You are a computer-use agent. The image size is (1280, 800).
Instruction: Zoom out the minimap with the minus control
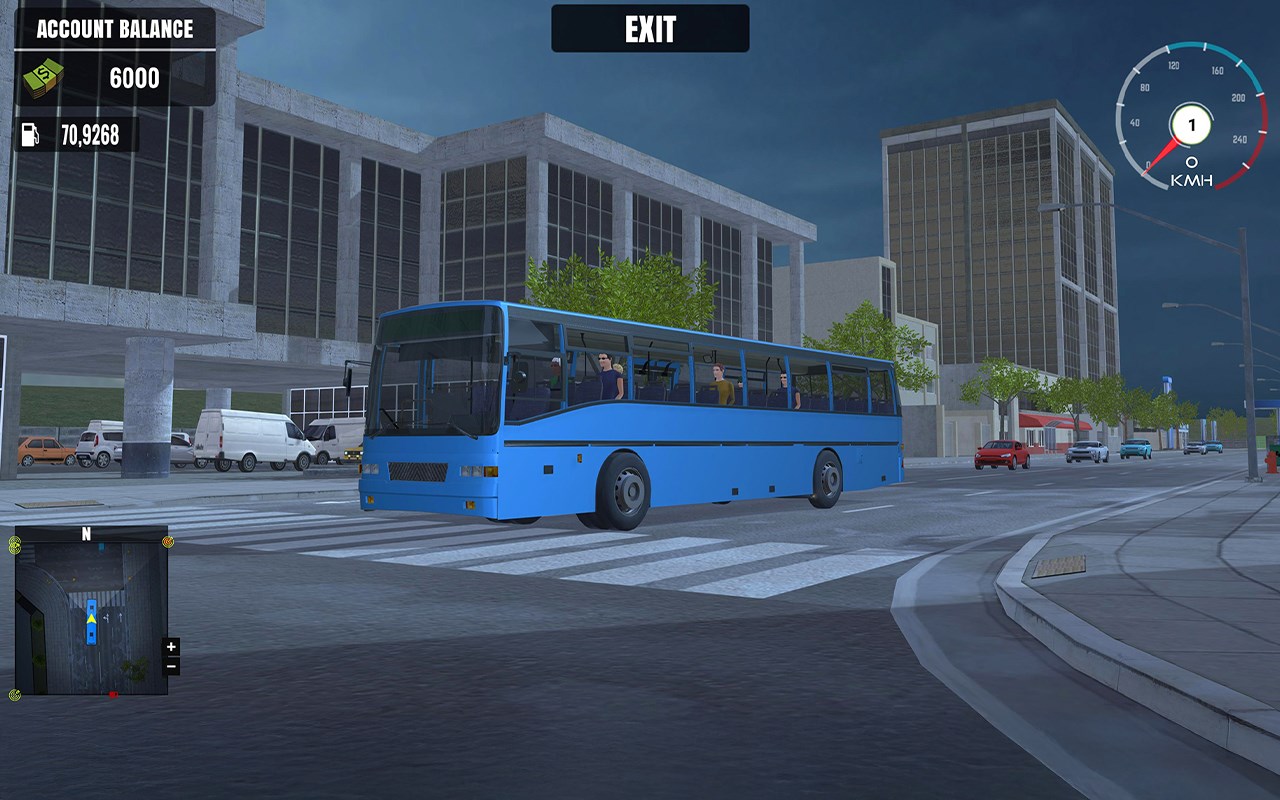coord(172,667)
